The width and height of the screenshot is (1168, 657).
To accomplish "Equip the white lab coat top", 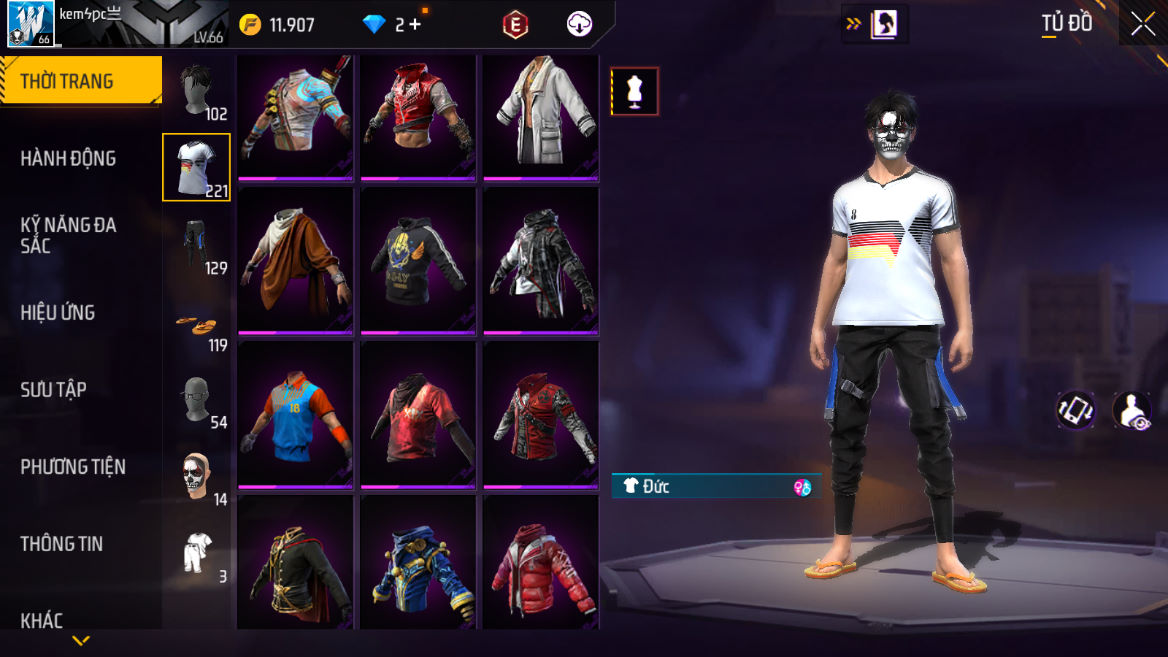I will point(541,115).
